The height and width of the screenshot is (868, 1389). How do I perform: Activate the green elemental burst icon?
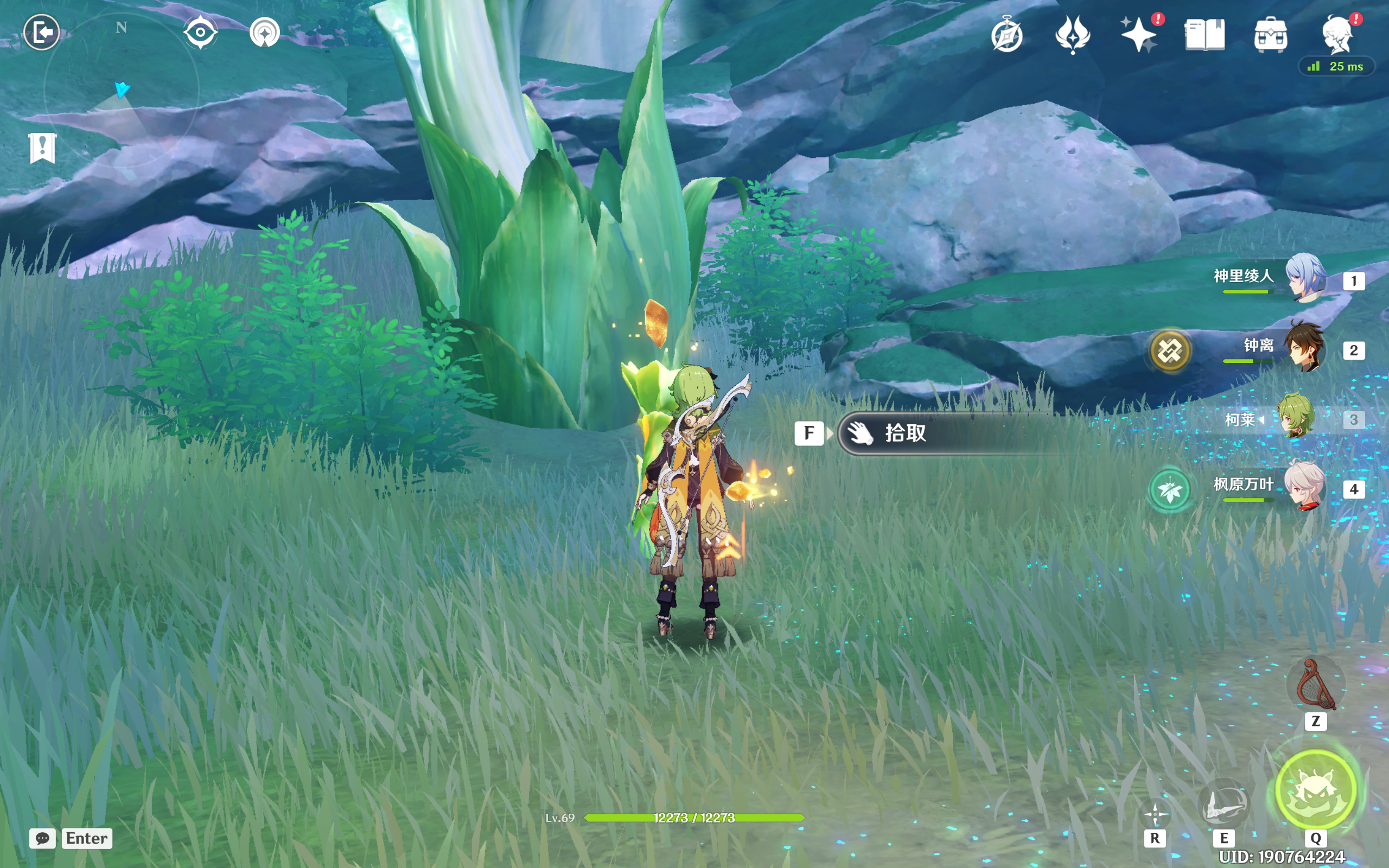(1316, 790)
